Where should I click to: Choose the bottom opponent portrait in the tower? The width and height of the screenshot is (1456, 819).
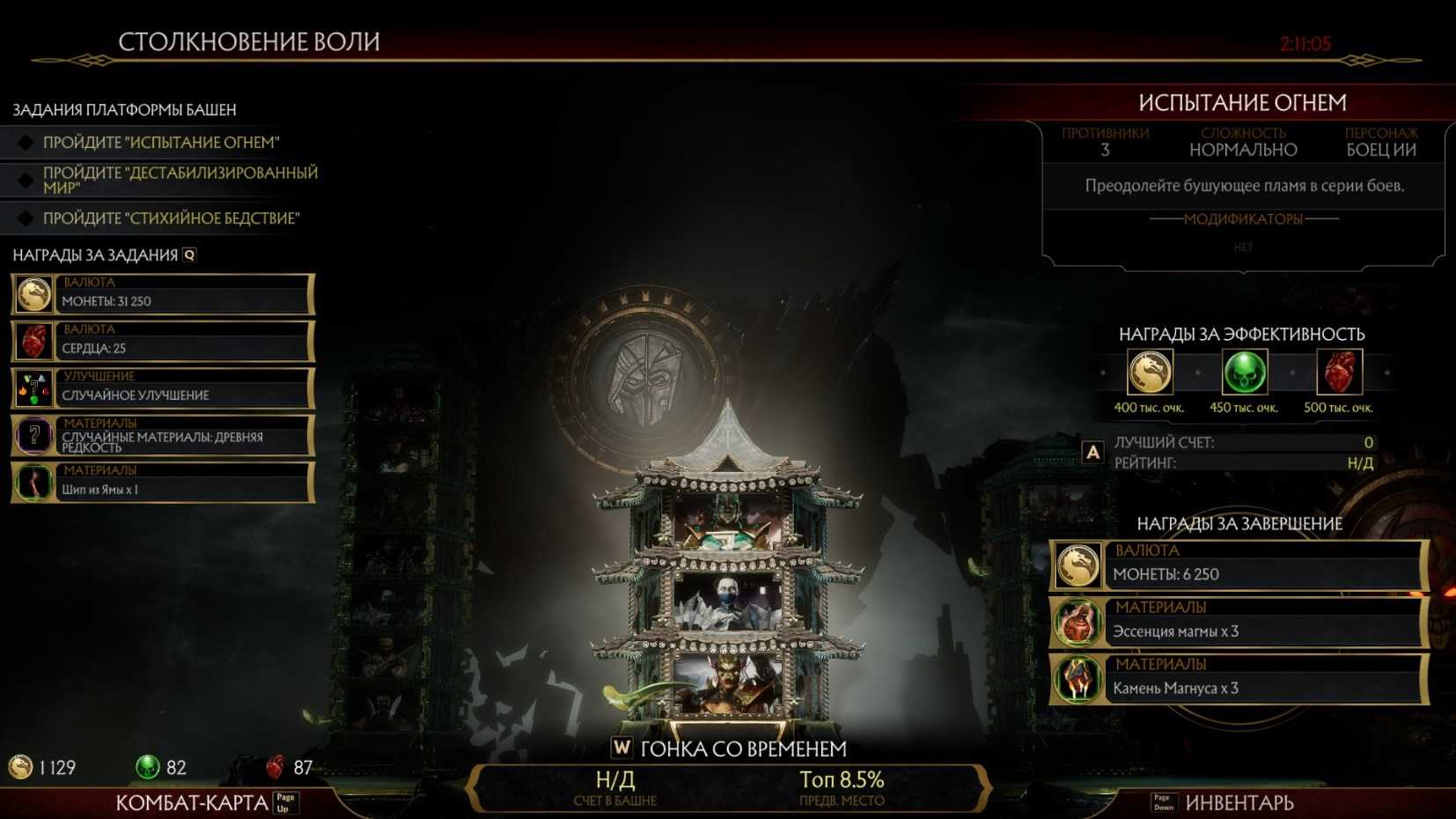click(727, 681)
